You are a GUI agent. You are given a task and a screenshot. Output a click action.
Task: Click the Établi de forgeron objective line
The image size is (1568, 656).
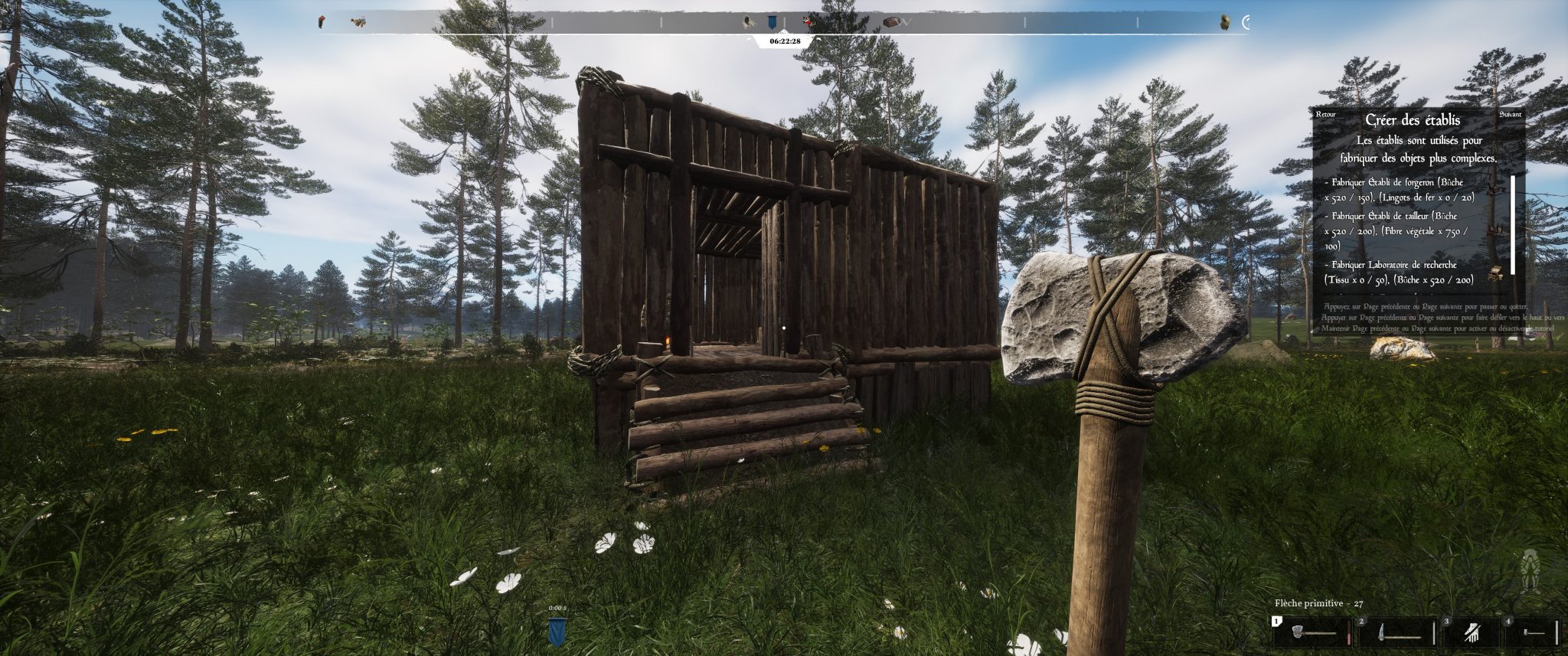(1403, 190)
